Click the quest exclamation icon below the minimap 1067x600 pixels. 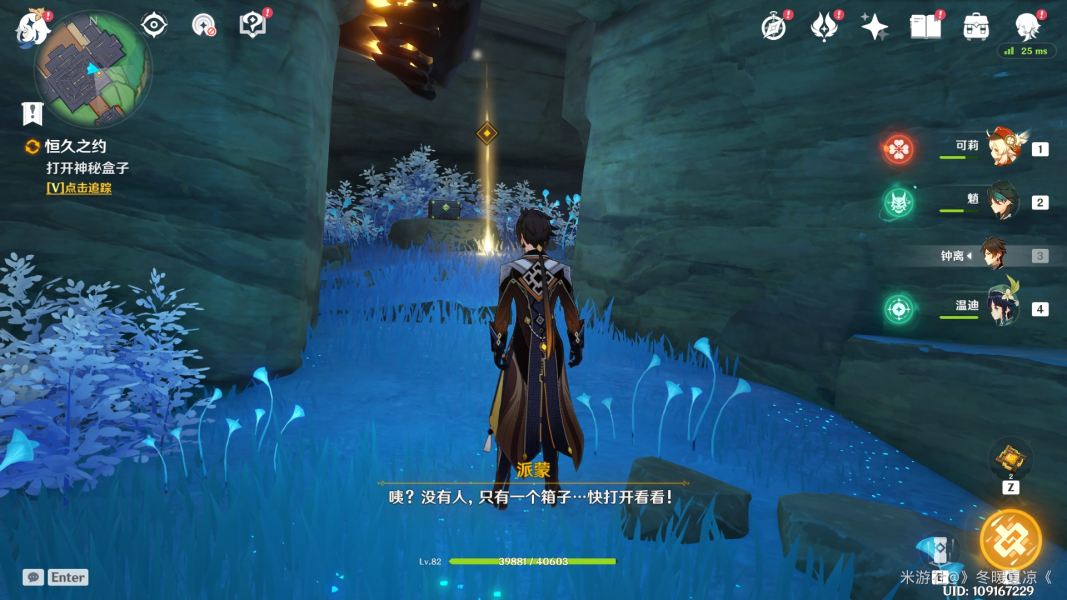tap(33, 113)
